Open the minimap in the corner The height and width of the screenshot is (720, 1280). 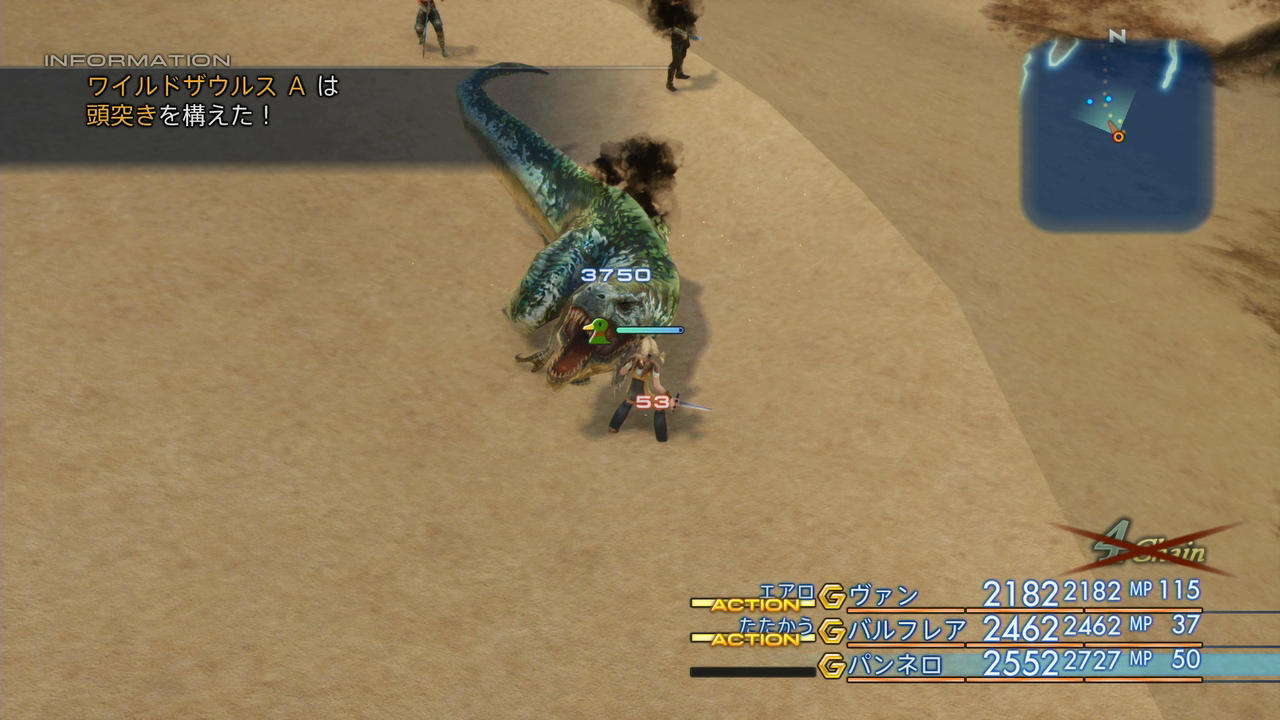1117,135
